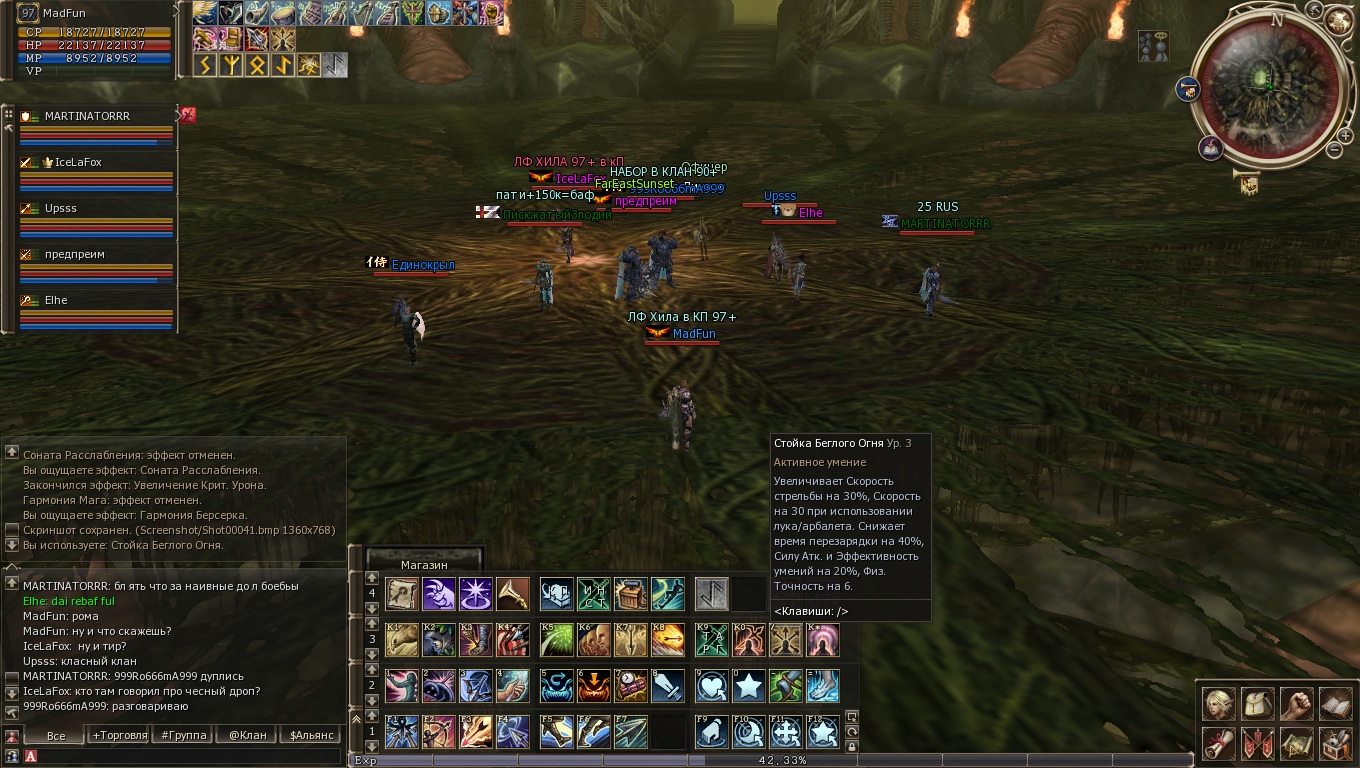Screen dimensions: 1360x768
Task: Switch to the +Торговля chat tab
Action: click(x=120, y=735)
